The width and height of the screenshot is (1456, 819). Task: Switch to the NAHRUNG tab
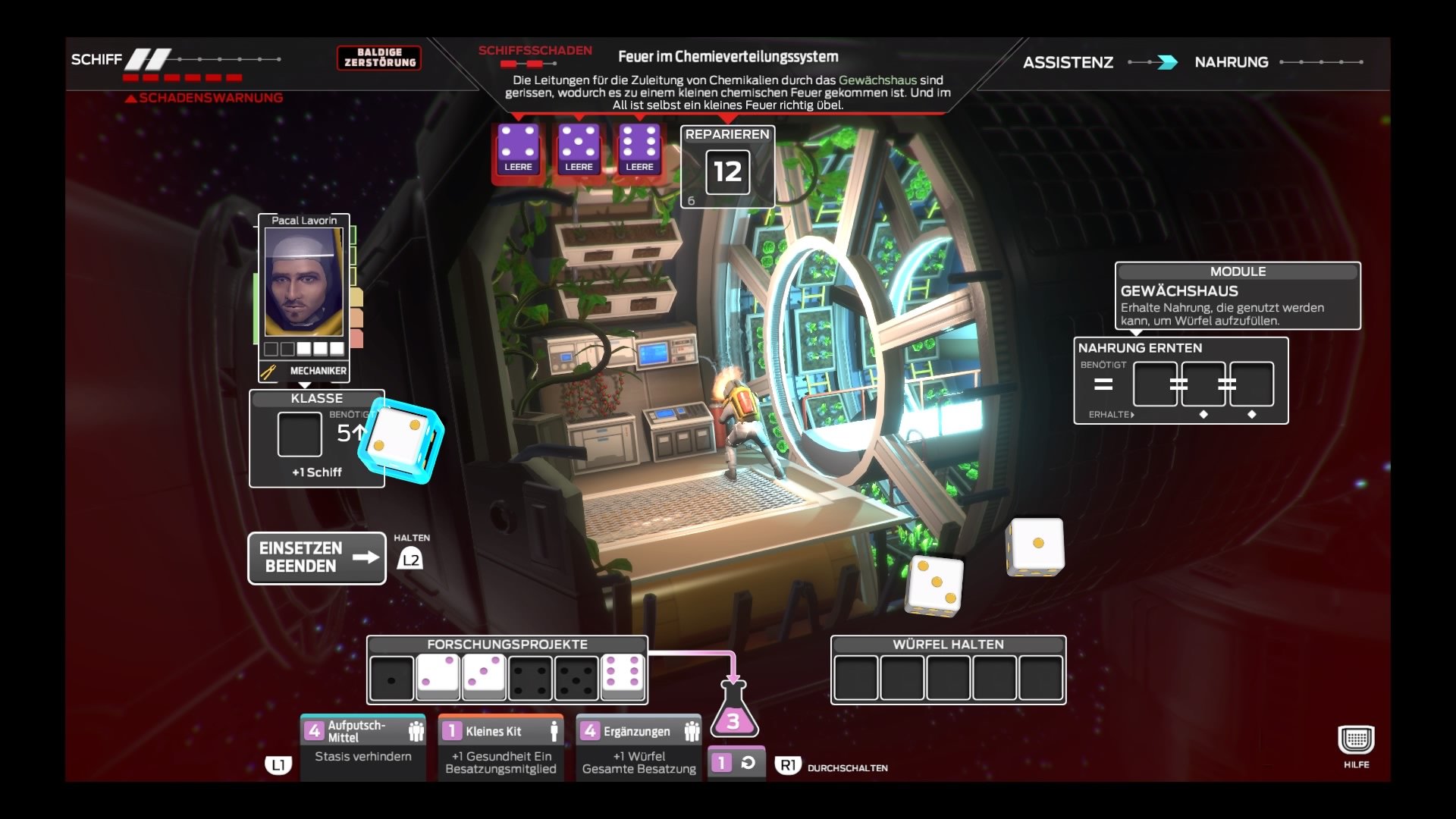1232,62
